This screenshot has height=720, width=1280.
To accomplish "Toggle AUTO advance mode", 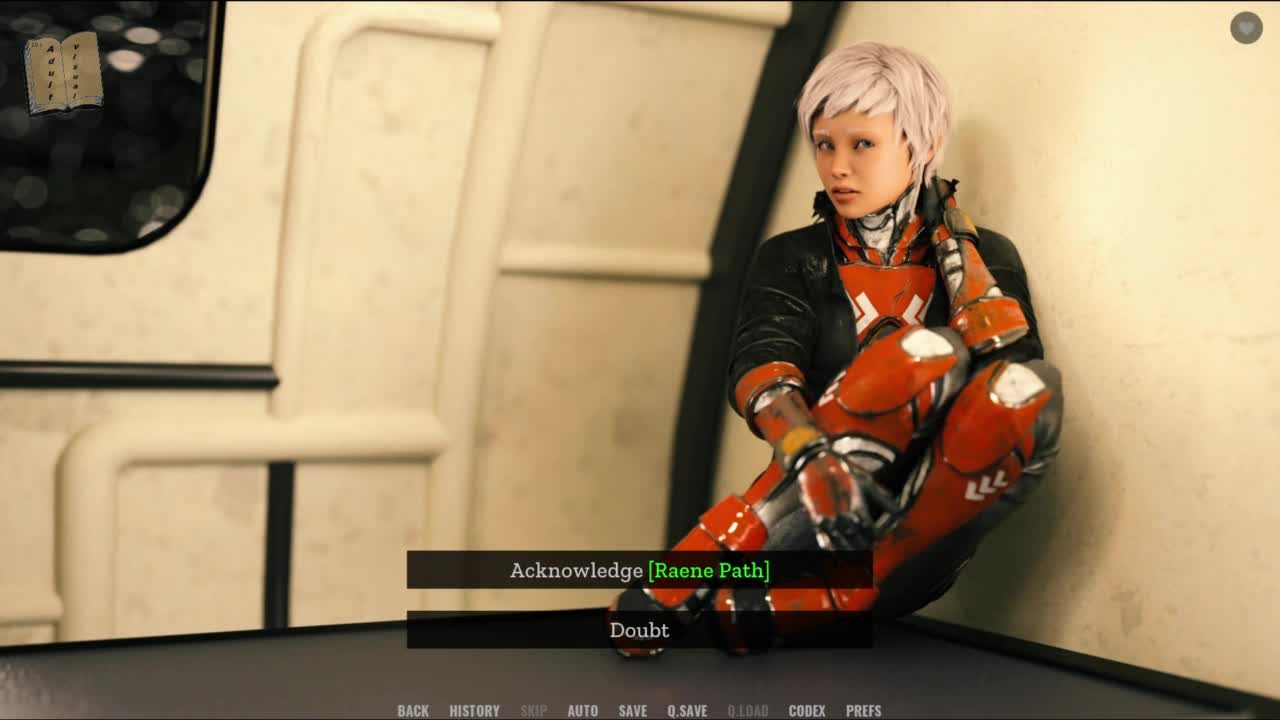I will 582,711.
